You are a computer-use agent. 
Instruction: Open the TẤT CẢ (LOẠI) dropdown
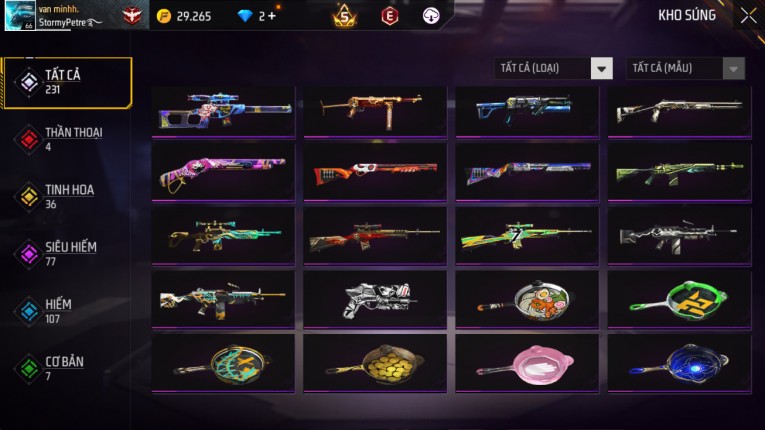coord(554,68)
